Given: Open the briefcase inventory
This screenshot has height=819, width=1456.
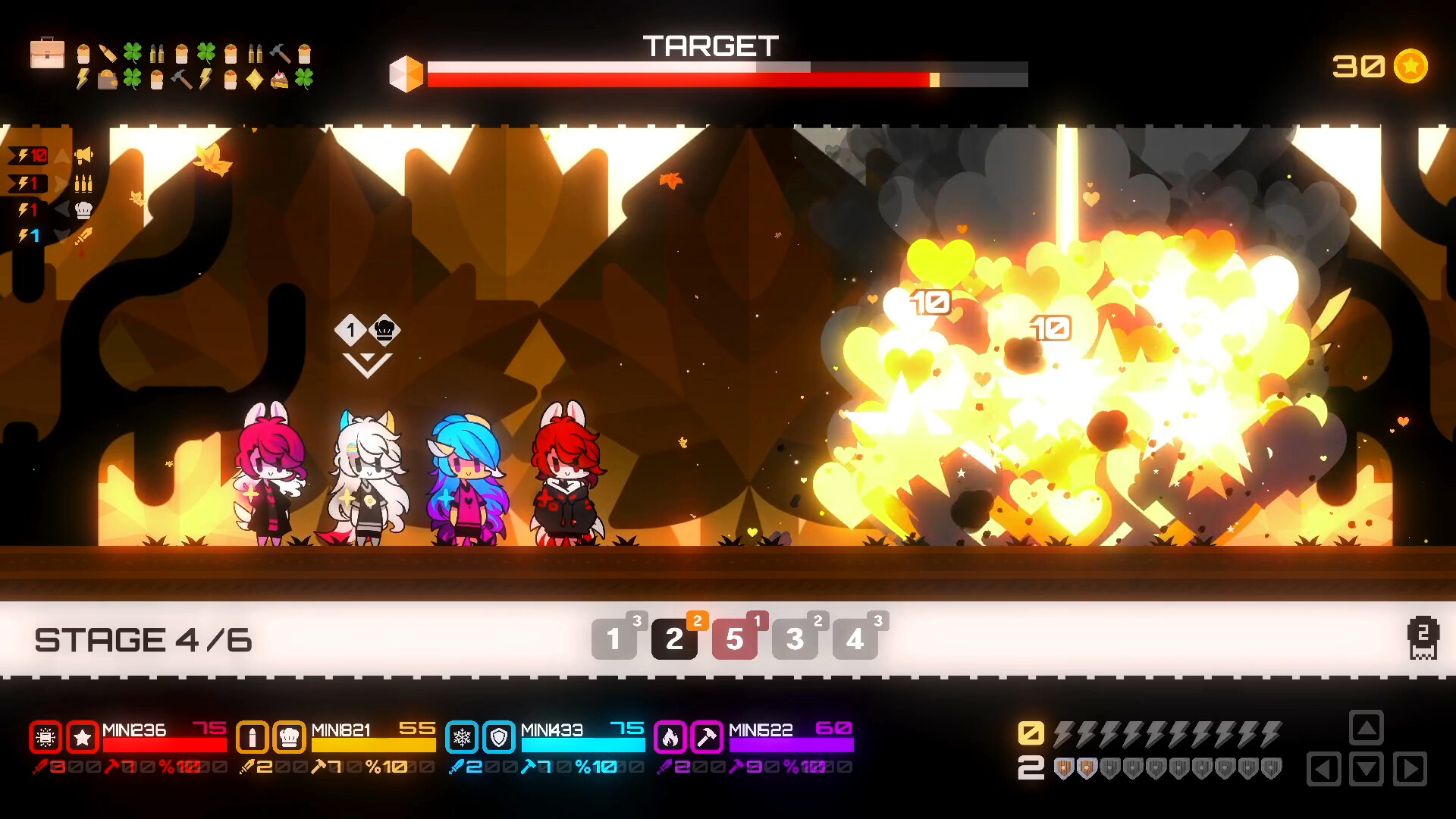Looking at the screenshot, I should (x=46, y=55).
